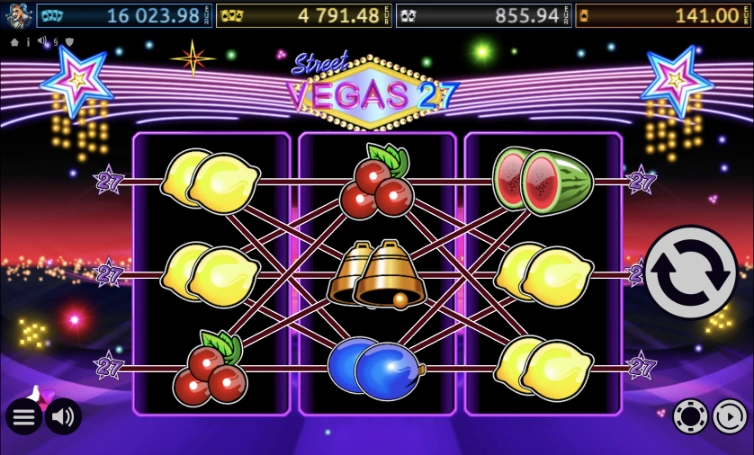Spin the reels with the large spin button

click(x=691, y=272)
